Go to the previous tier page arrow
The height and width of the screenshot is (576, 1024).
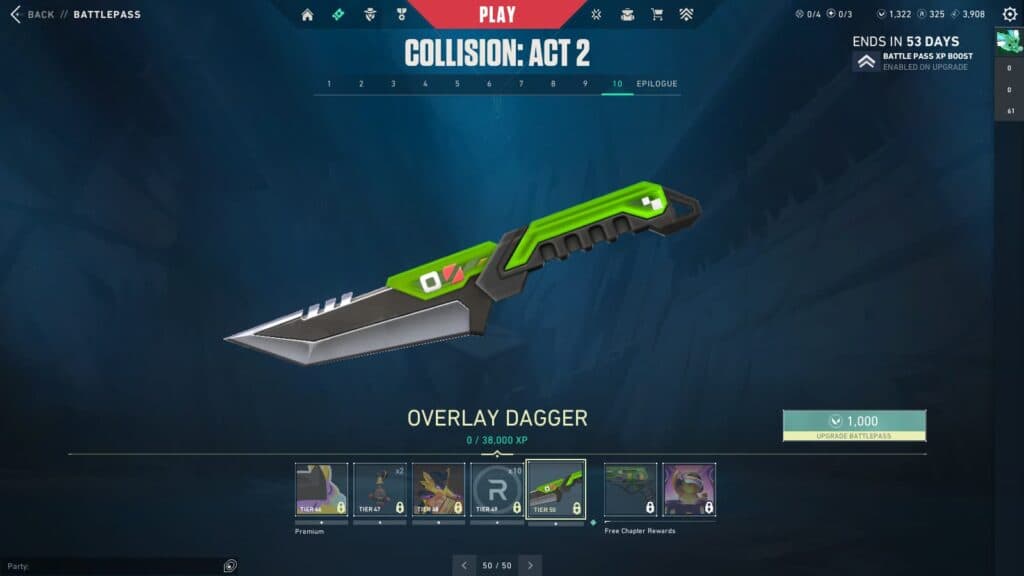(464, 565)
